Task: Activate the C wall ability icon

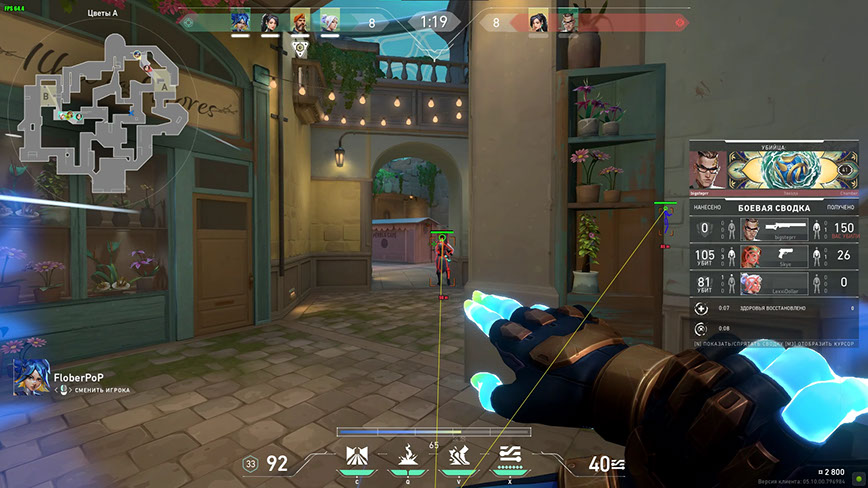Action: 356,457
